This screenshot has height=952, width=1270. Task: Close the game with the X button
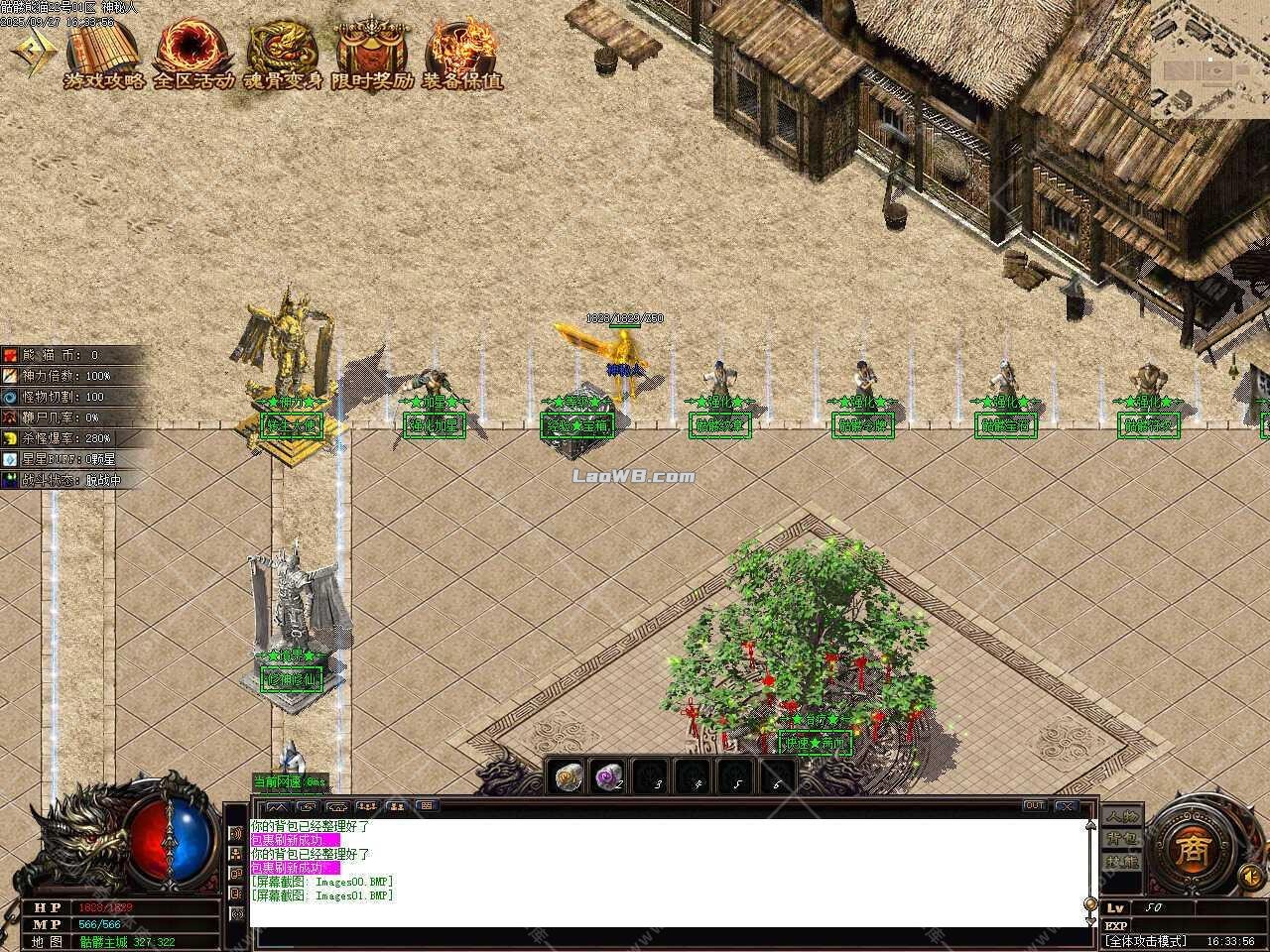coord(1066,806)
